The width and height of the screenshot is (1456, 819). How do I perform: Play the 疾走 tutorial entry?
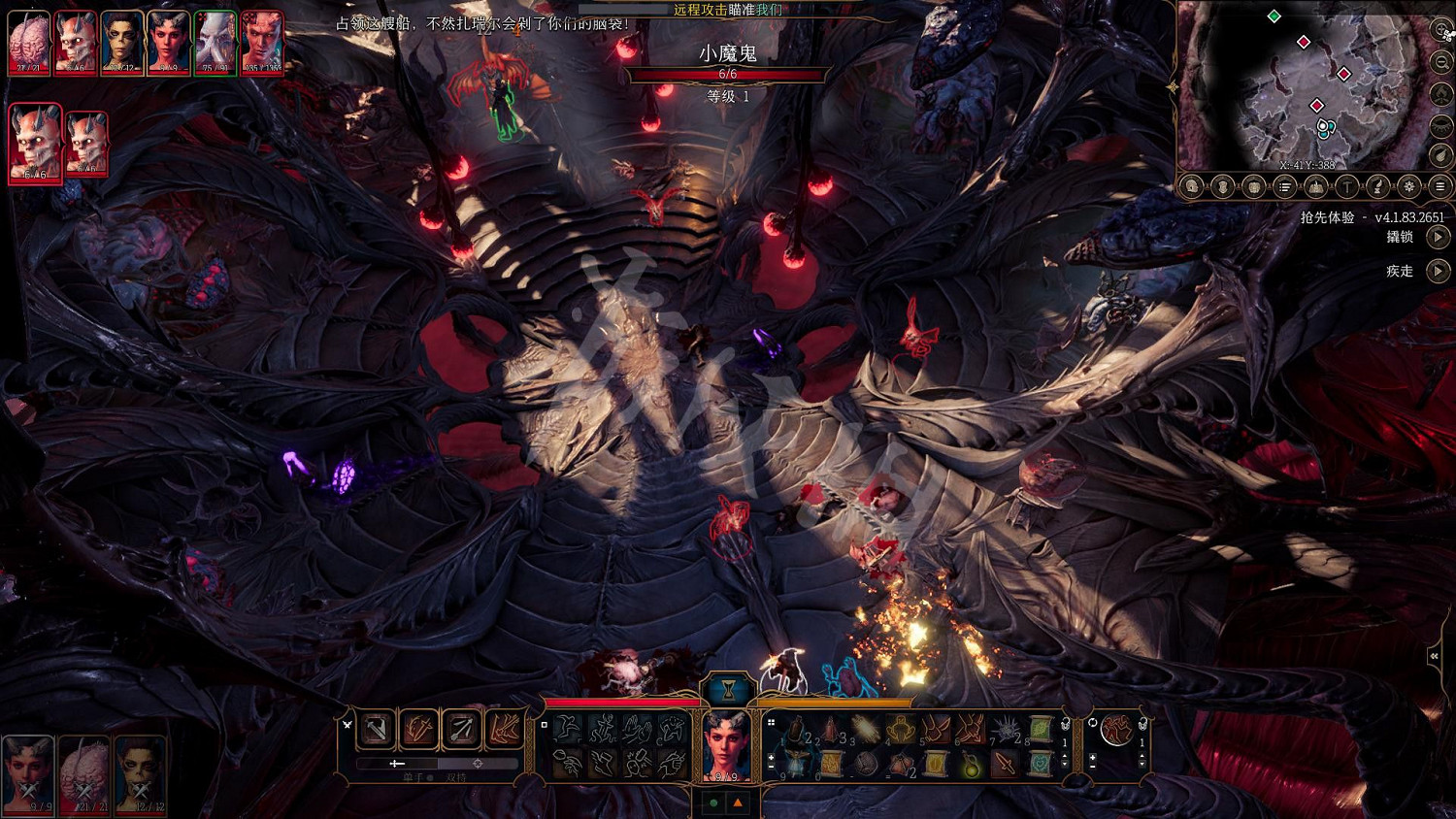(1438, 271)
